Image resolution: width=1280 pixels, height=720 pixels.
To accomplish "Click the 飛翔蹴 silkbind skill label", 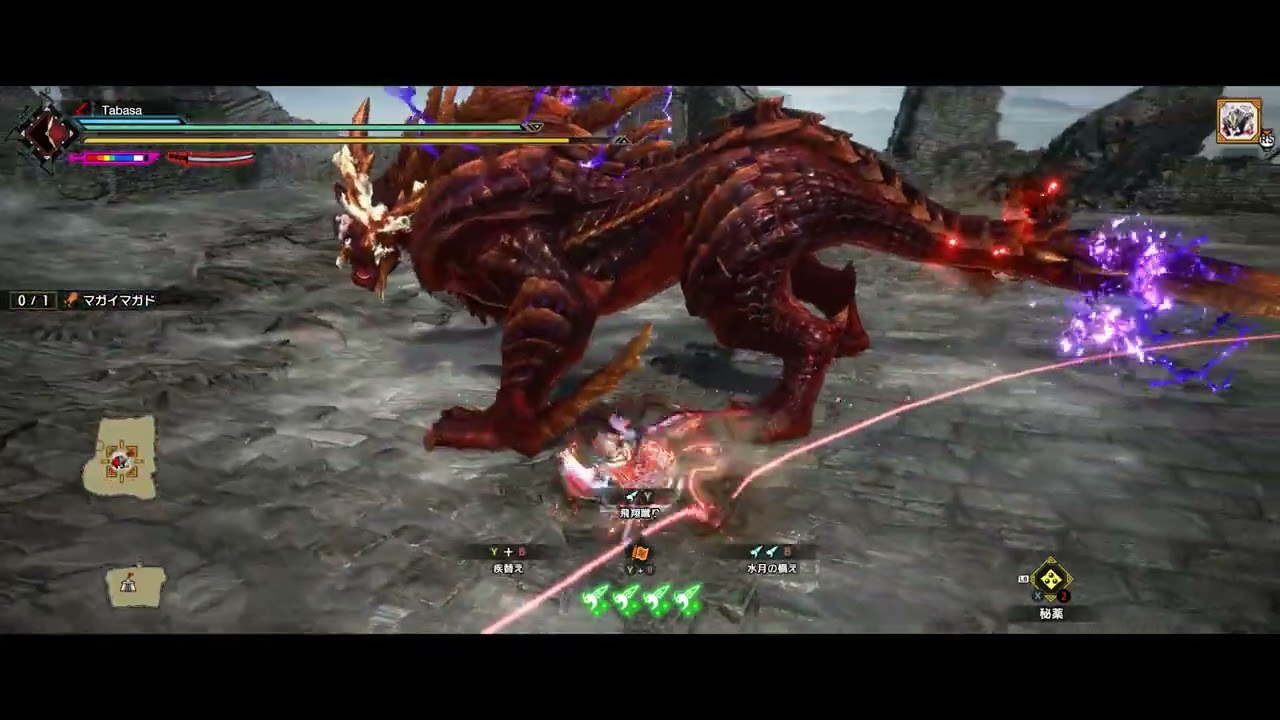I will (636, 512).
